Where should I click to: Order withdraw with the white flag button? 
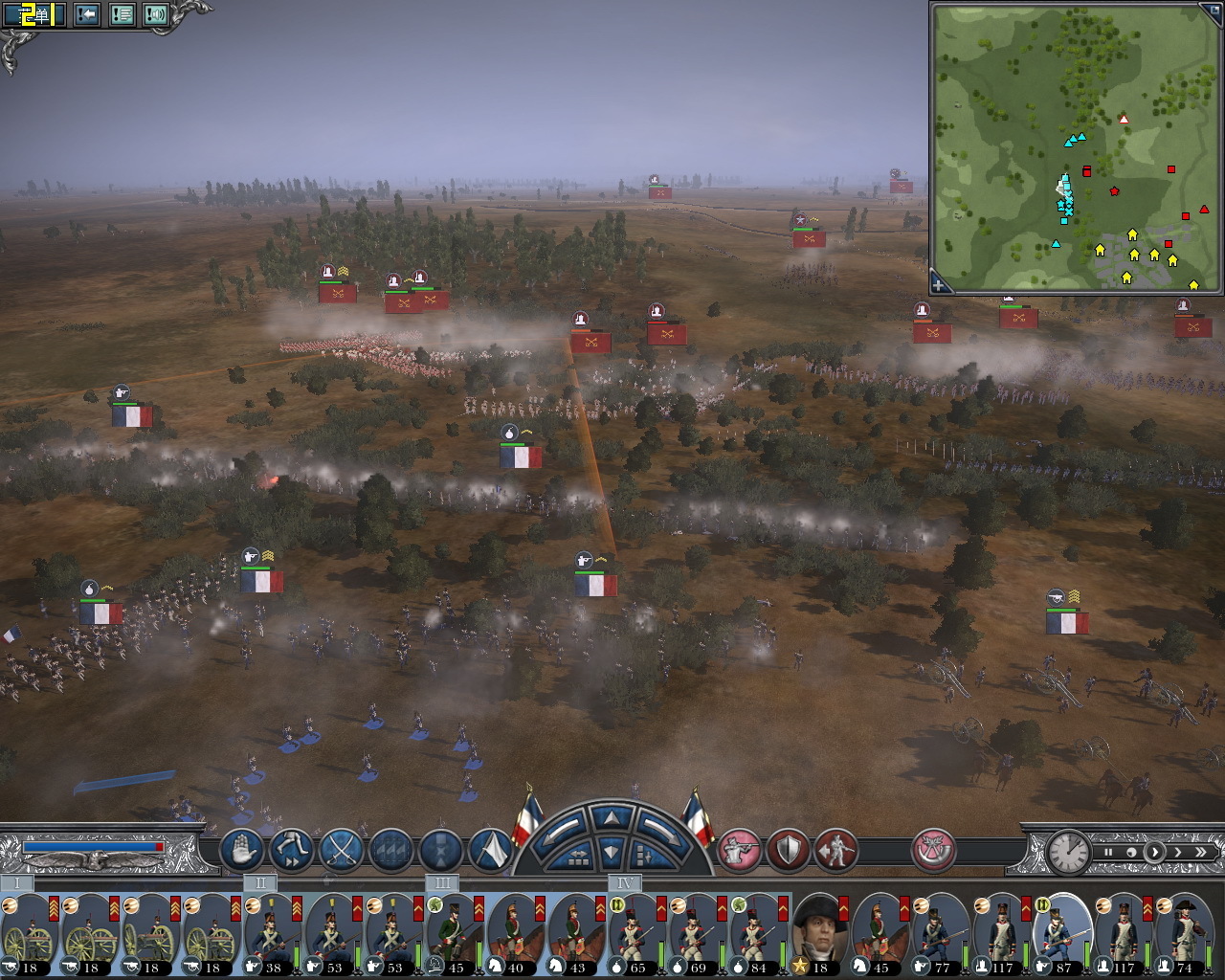point(491,850)
